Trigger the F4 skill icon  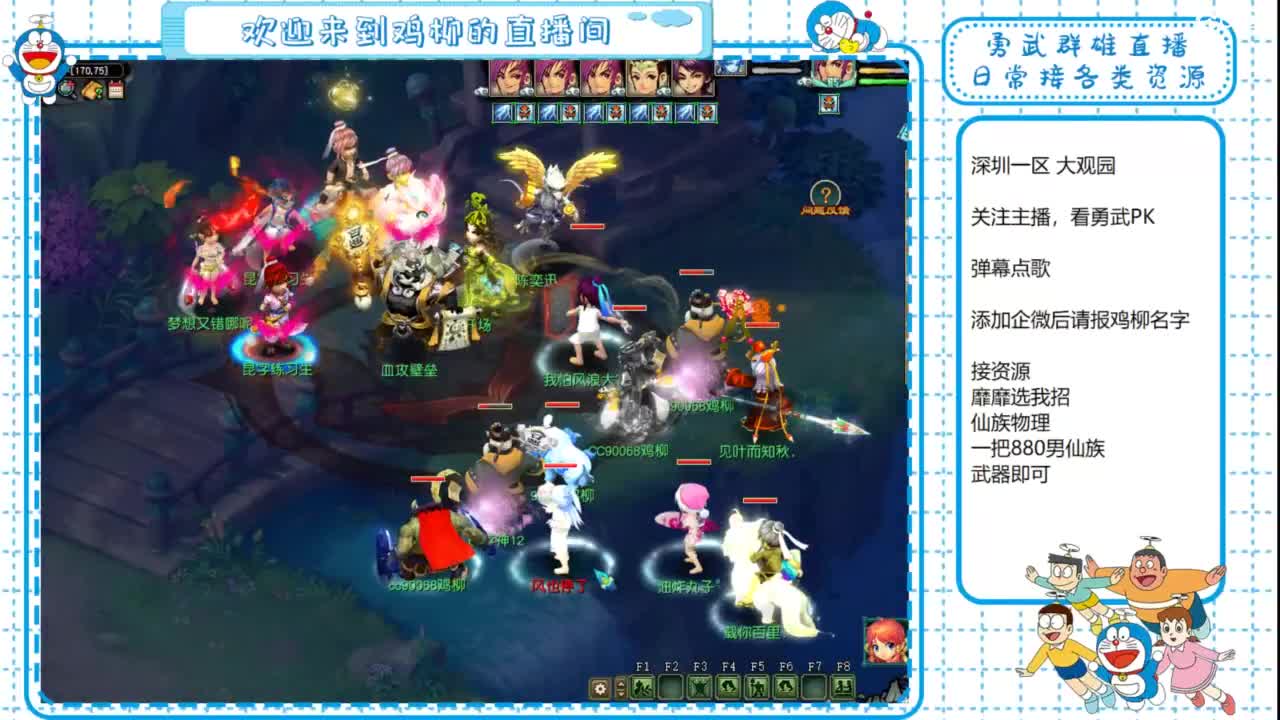(x=728, y=687)
